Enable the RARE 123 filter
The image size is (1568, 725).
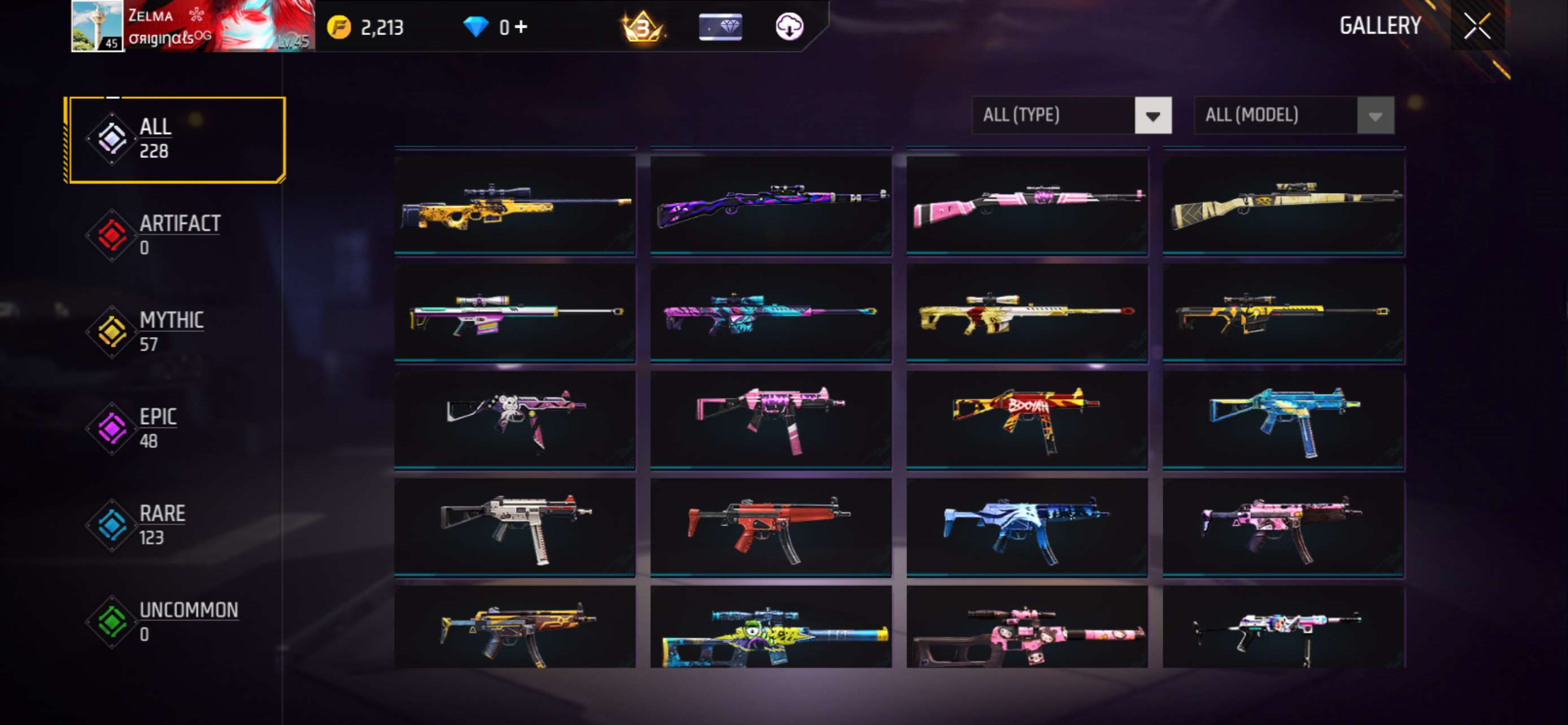pyautogui.click(x=161, y=523)
